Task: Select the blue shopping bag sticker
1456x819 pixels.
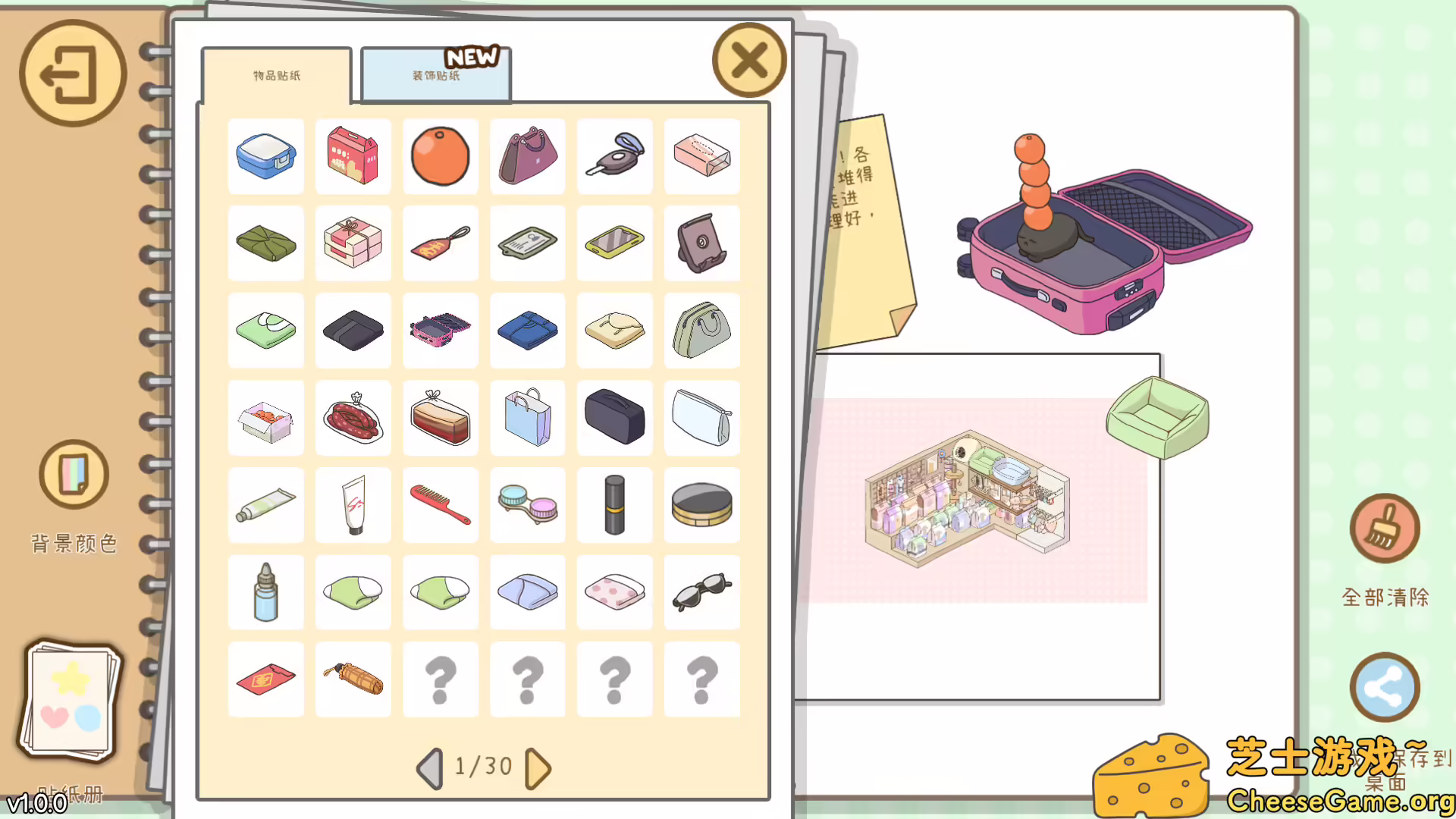Action: coord(527,418)
